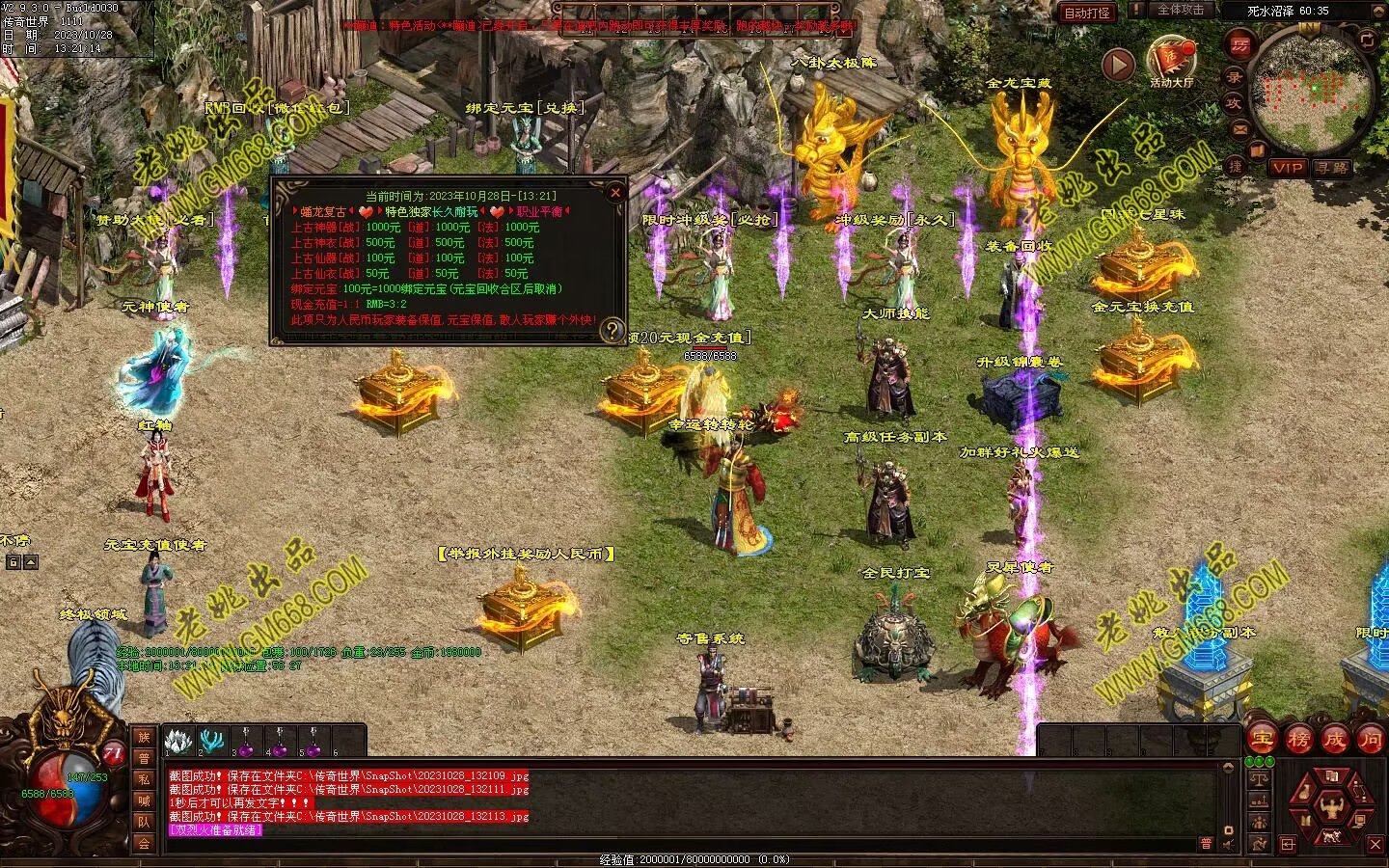Click the scales trade icon
Viewport: 1389px width, 868px height.
coord(1257,777)
